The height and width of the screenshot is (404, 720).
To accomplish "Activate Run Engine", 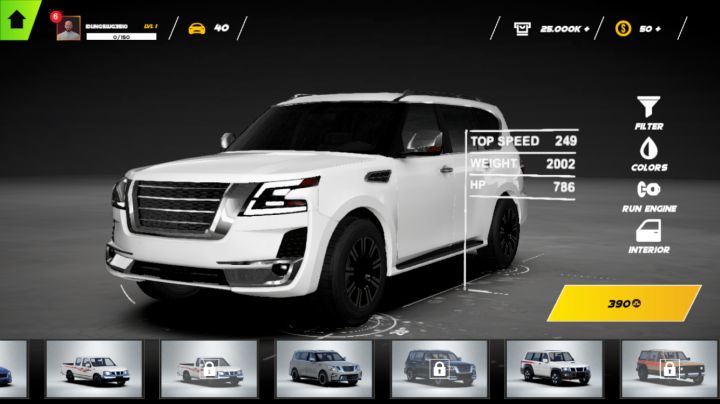I will pyautogui.click(x=649, y=193).
